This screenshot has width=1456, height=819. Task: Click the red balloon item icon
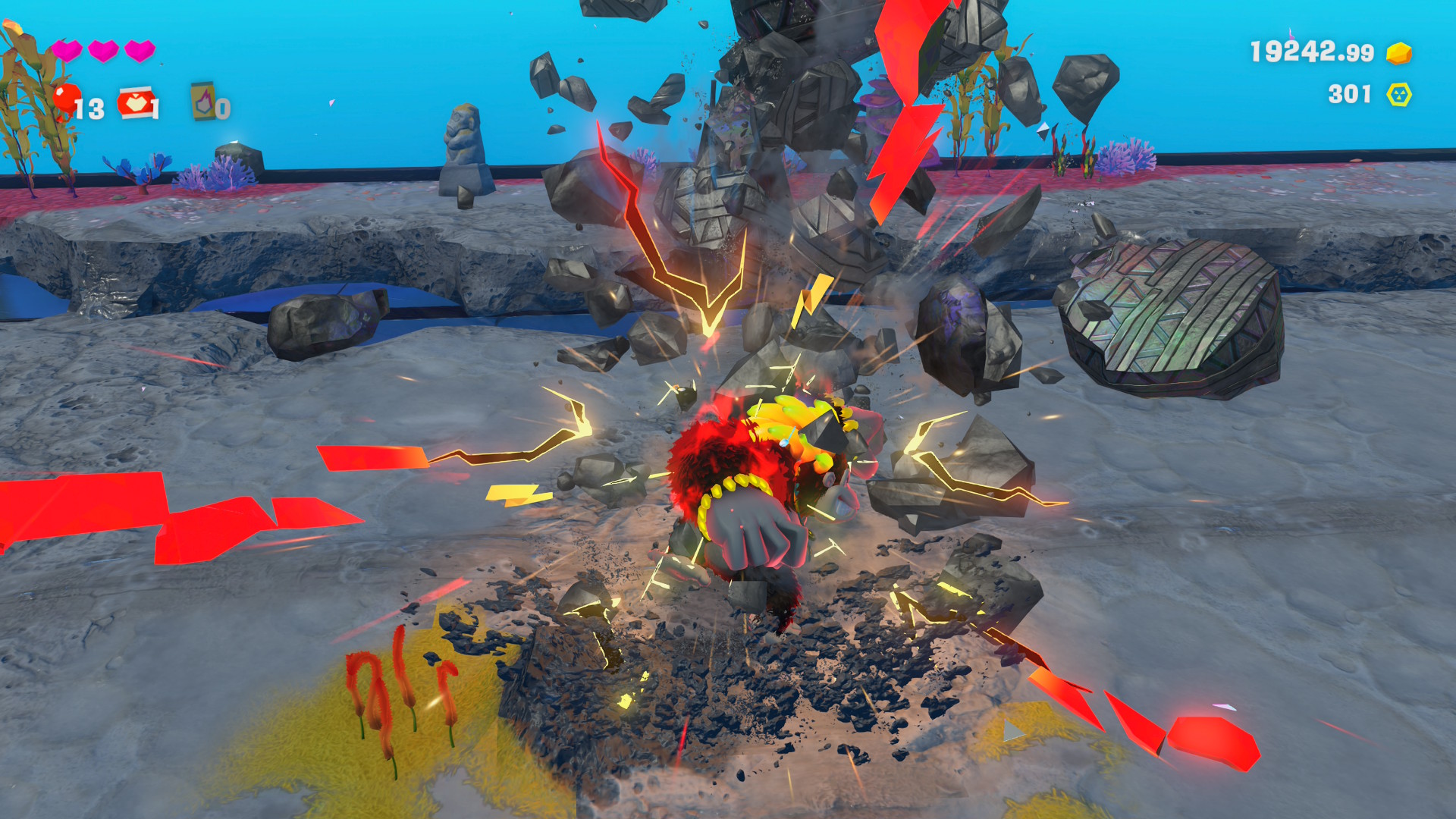(67, 99)
